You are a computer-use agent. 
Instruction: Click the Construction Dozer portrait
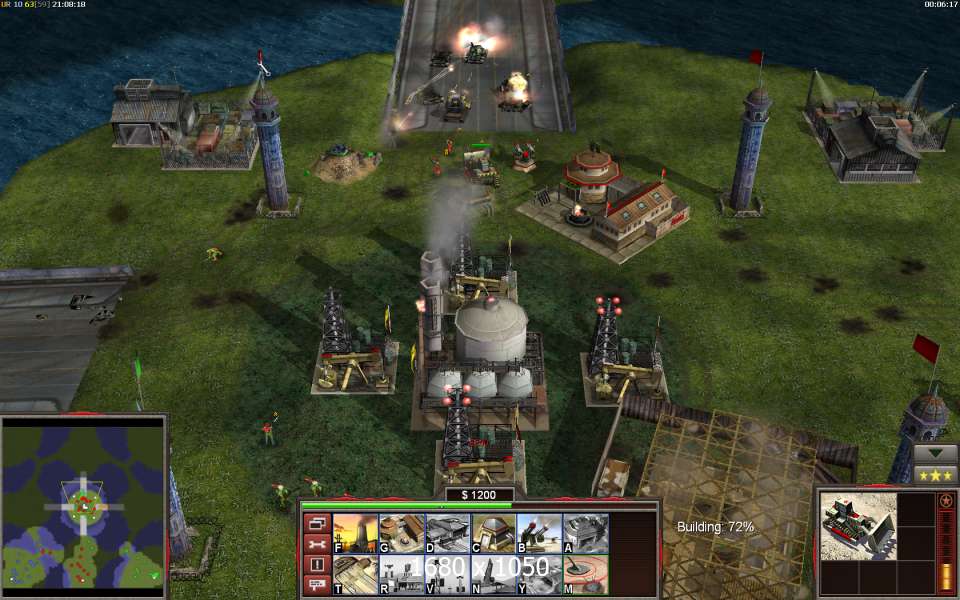(857, 525)
